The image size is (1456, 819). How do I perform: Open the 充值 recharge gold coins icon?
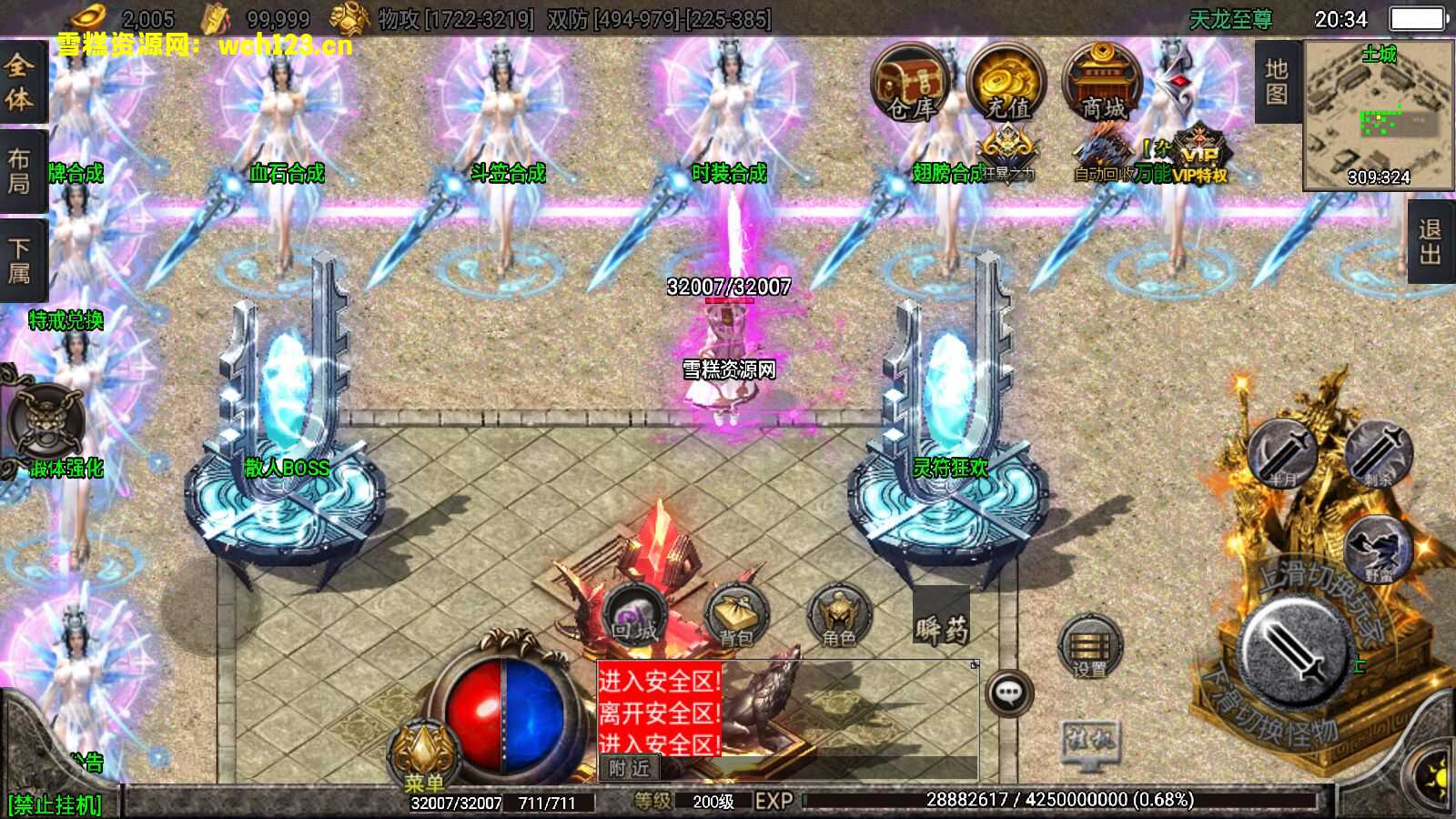pyautogui.click(x=1006, y=84)
